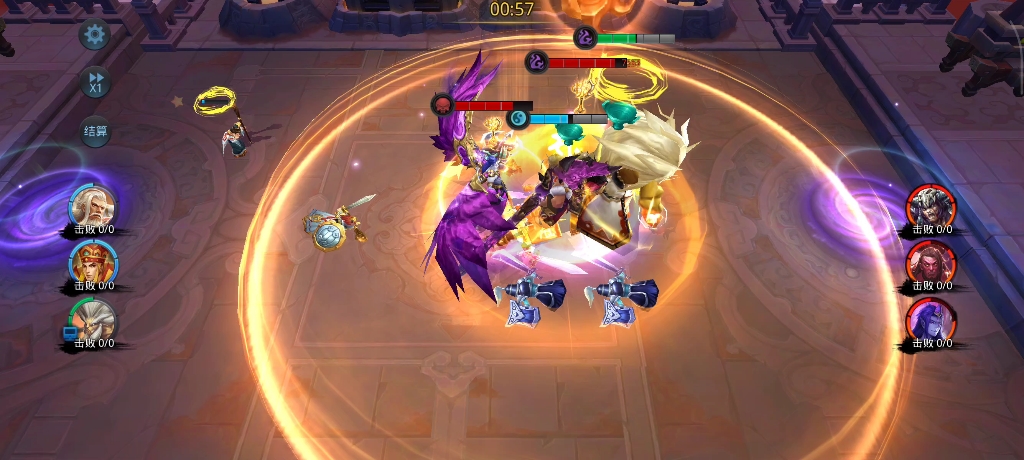
Task: Select the white-bearded elder ally portrait
Action: [x=93, y=207]
